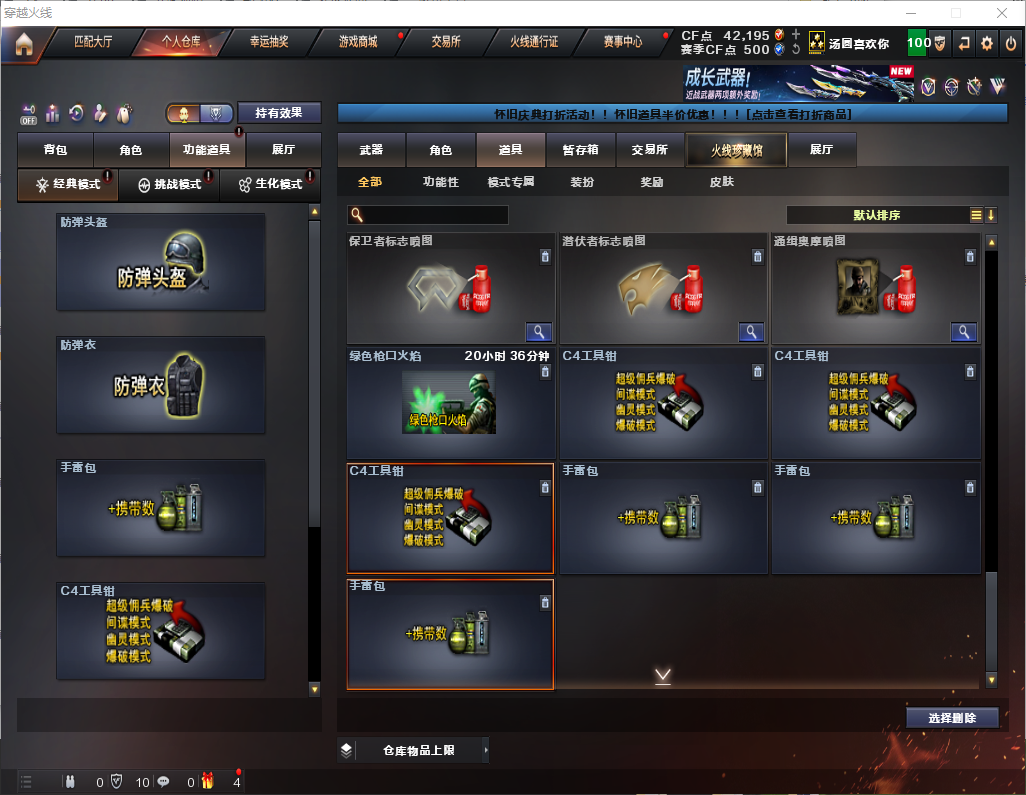
Task: Switch to the 武器 weapons warehouse tab
Action: 371,150
